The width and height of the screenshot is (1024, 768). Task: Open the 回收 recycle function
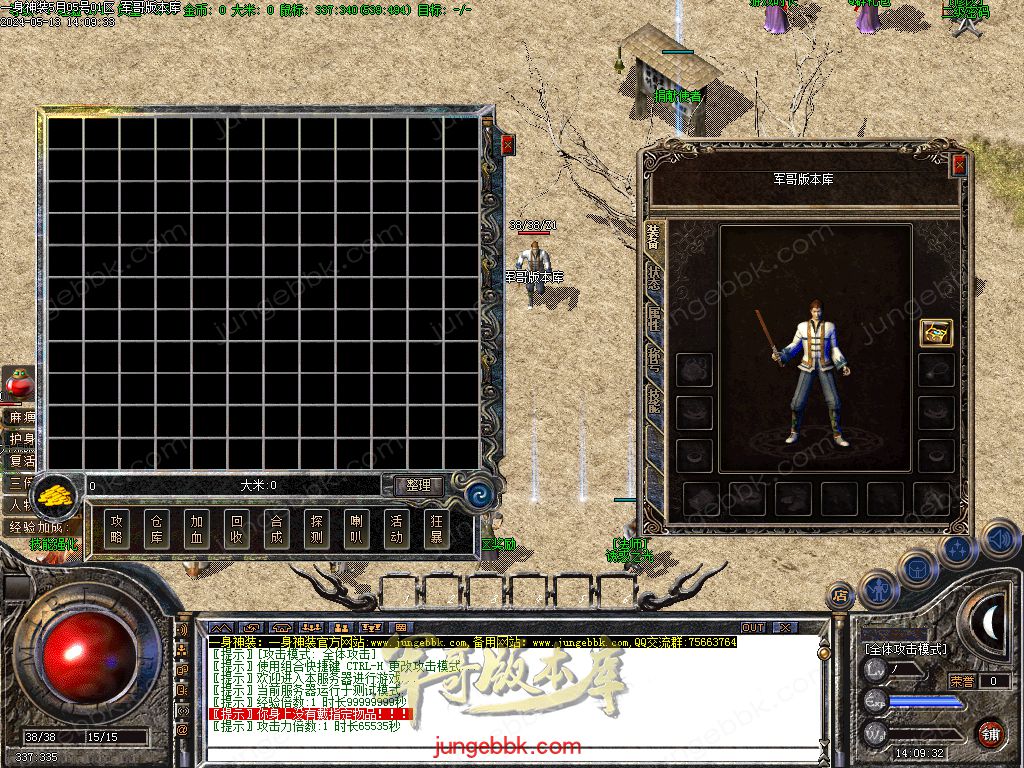[x=237, y=529]
